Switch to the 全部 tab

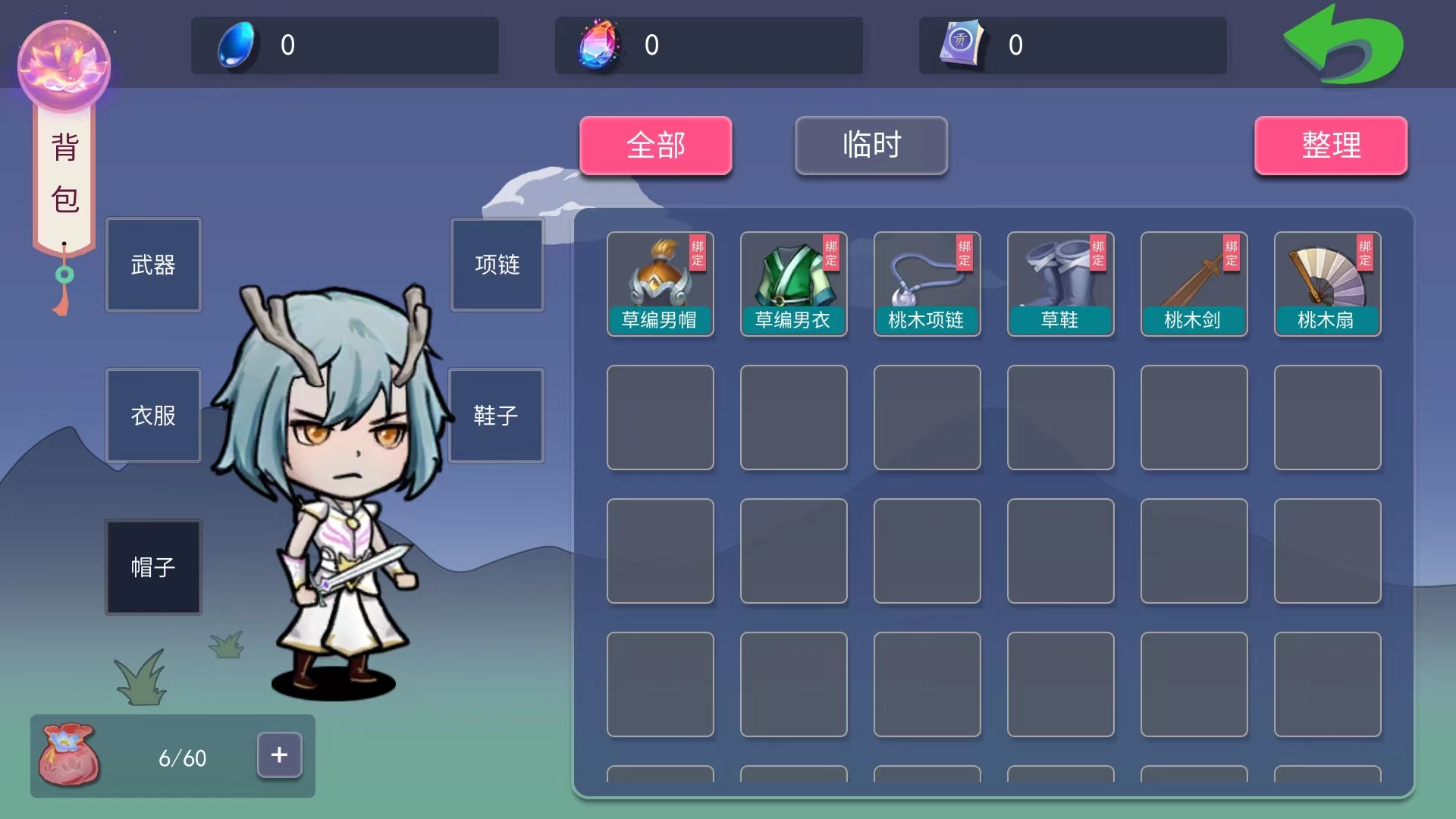655,145
